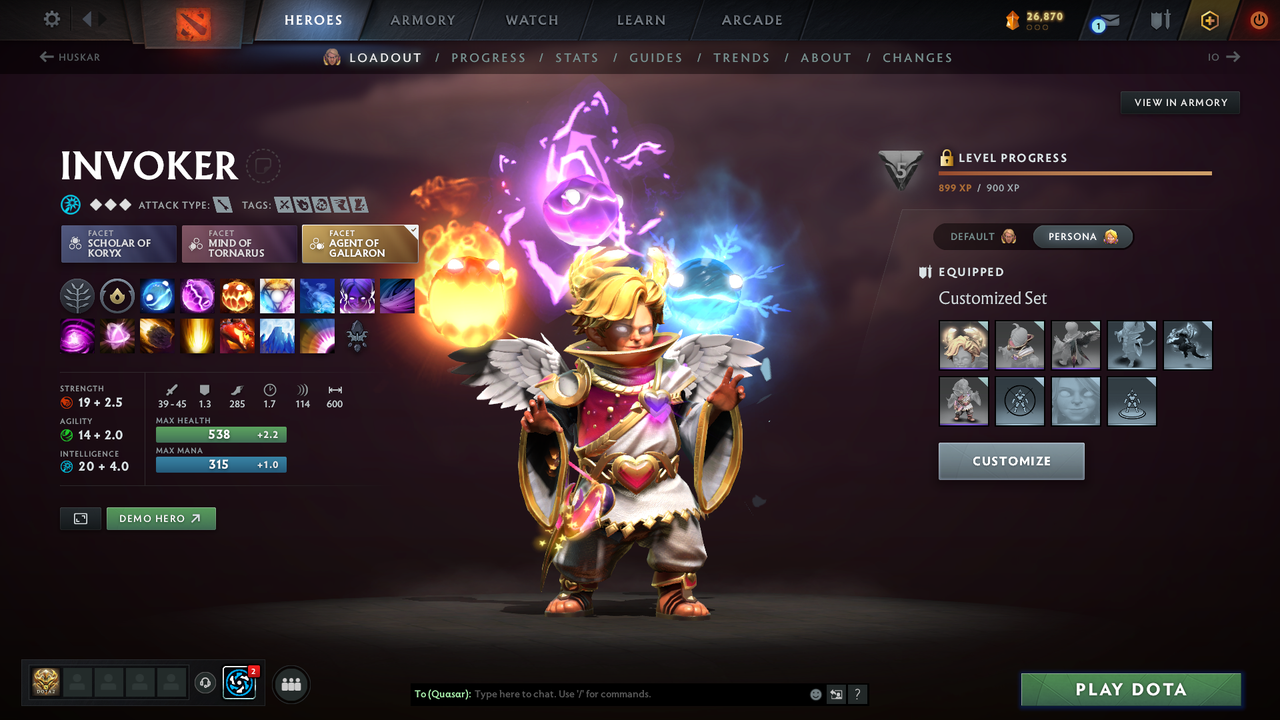Click the Forge Spirit ability icon
The image size is (1280, 720).
237,336
